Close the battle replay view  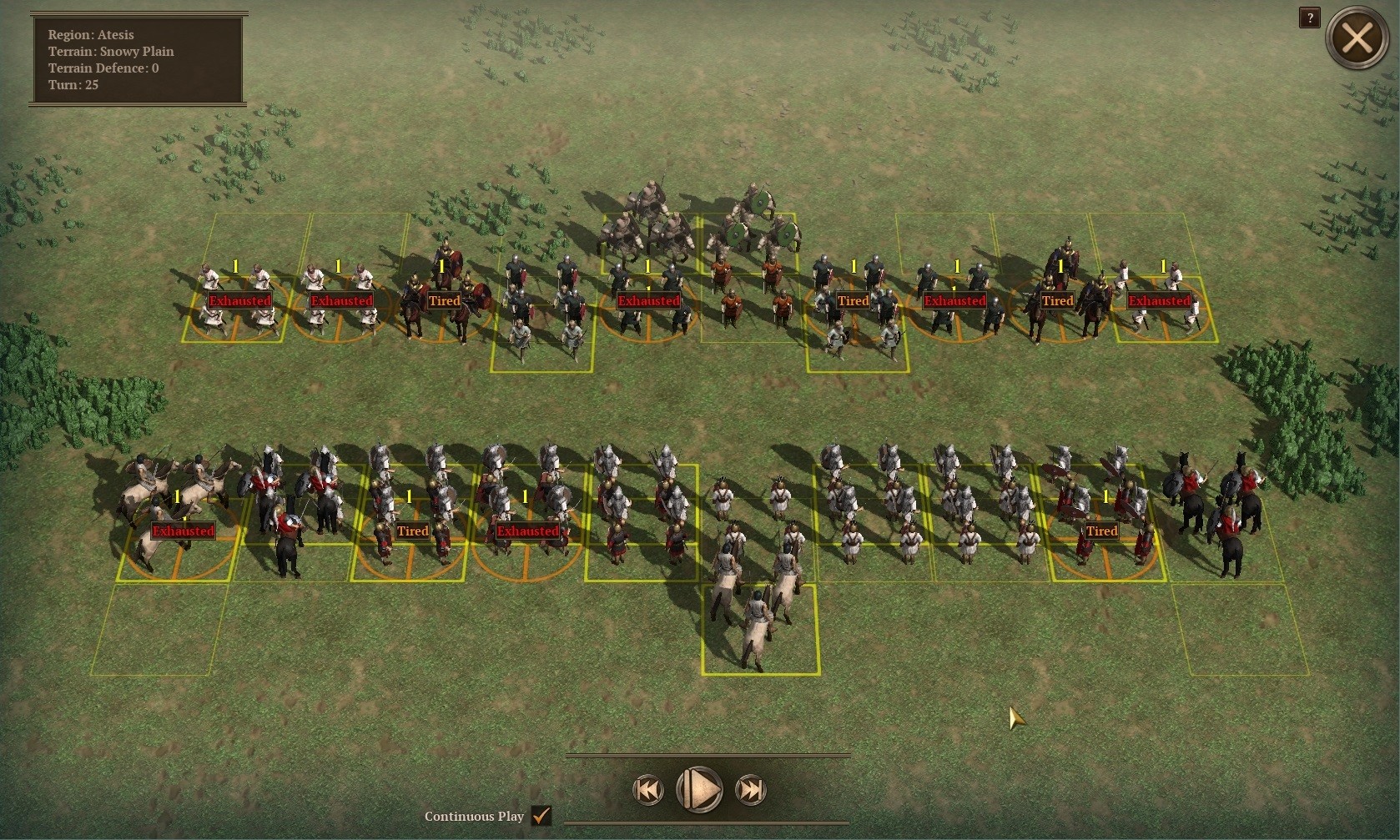coord(1357,38)
